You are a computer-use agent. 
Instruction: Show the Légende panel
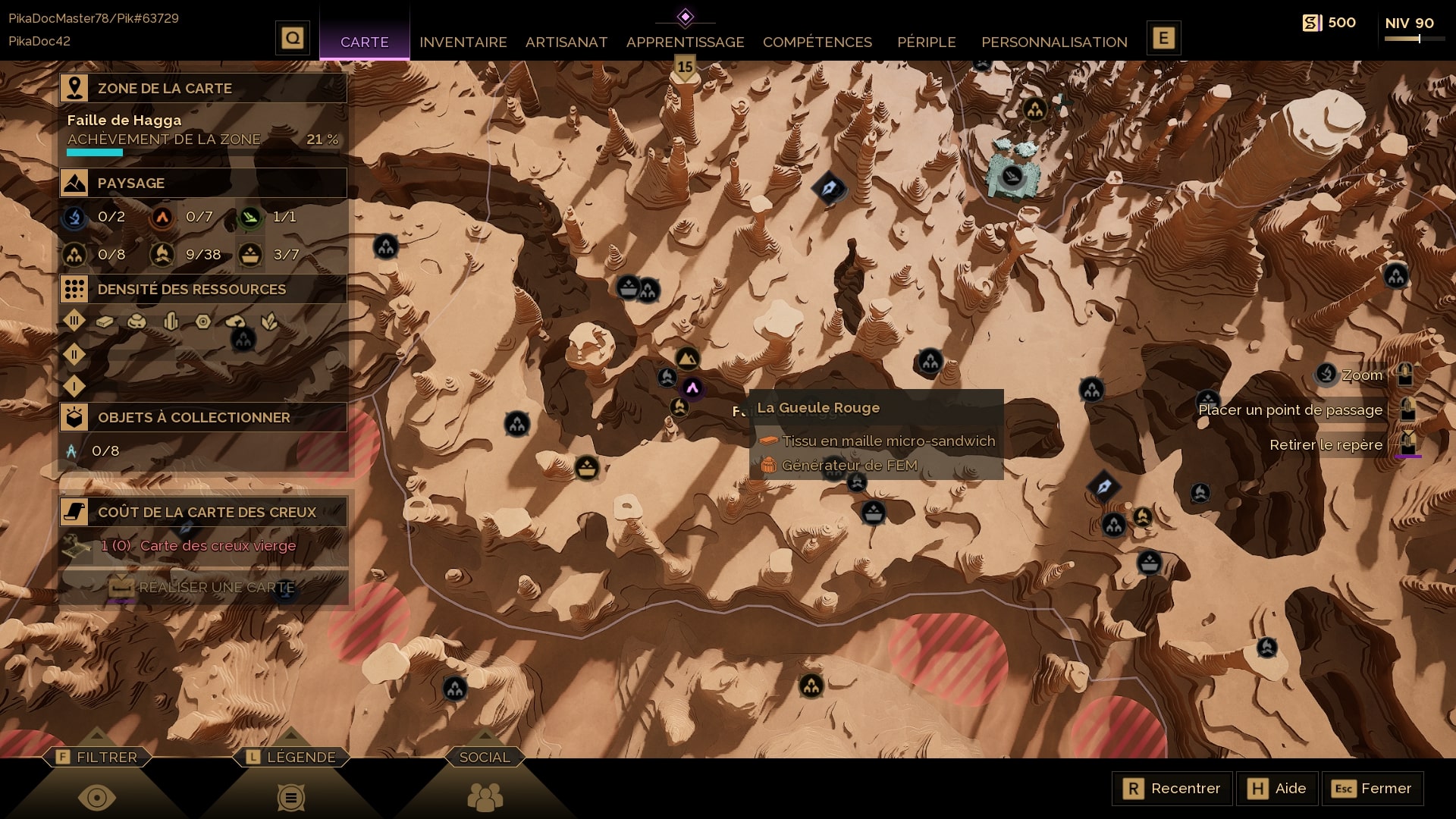point(291,757)
